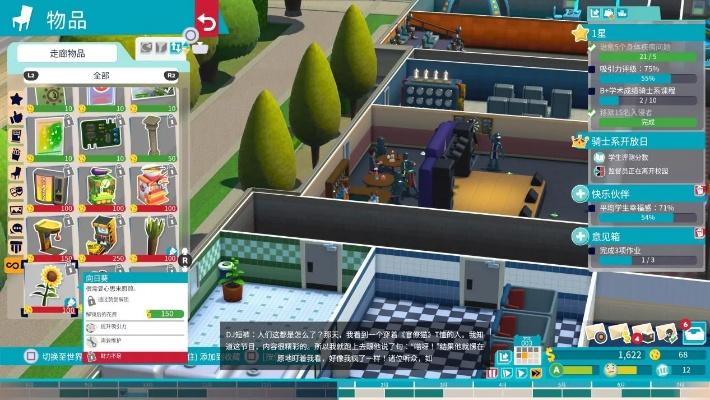The image size is (710, 400).
Task: Set the fastest game speed
Action: [x=537, y=372]
